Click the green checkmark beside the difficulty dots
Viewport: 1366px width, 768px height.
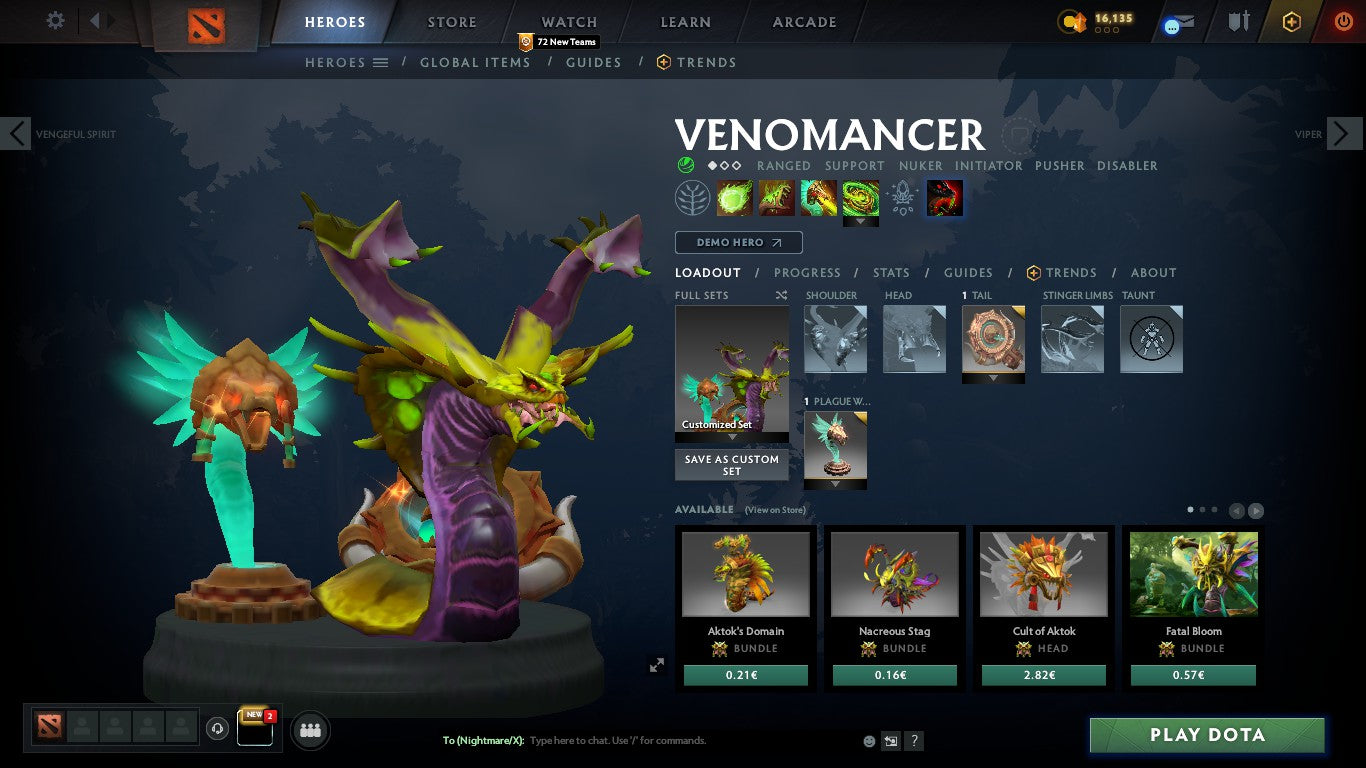(688, 166)
